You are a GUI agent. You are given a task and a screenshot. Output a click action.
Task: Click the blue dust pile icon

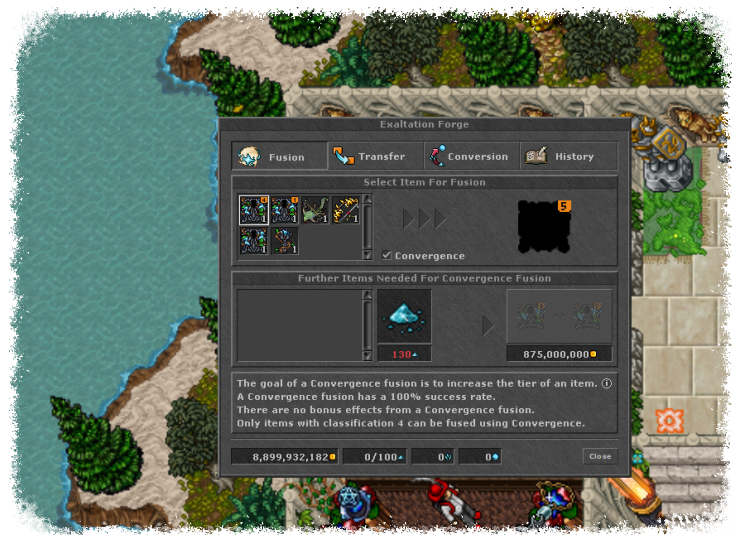tap(404, 316)
